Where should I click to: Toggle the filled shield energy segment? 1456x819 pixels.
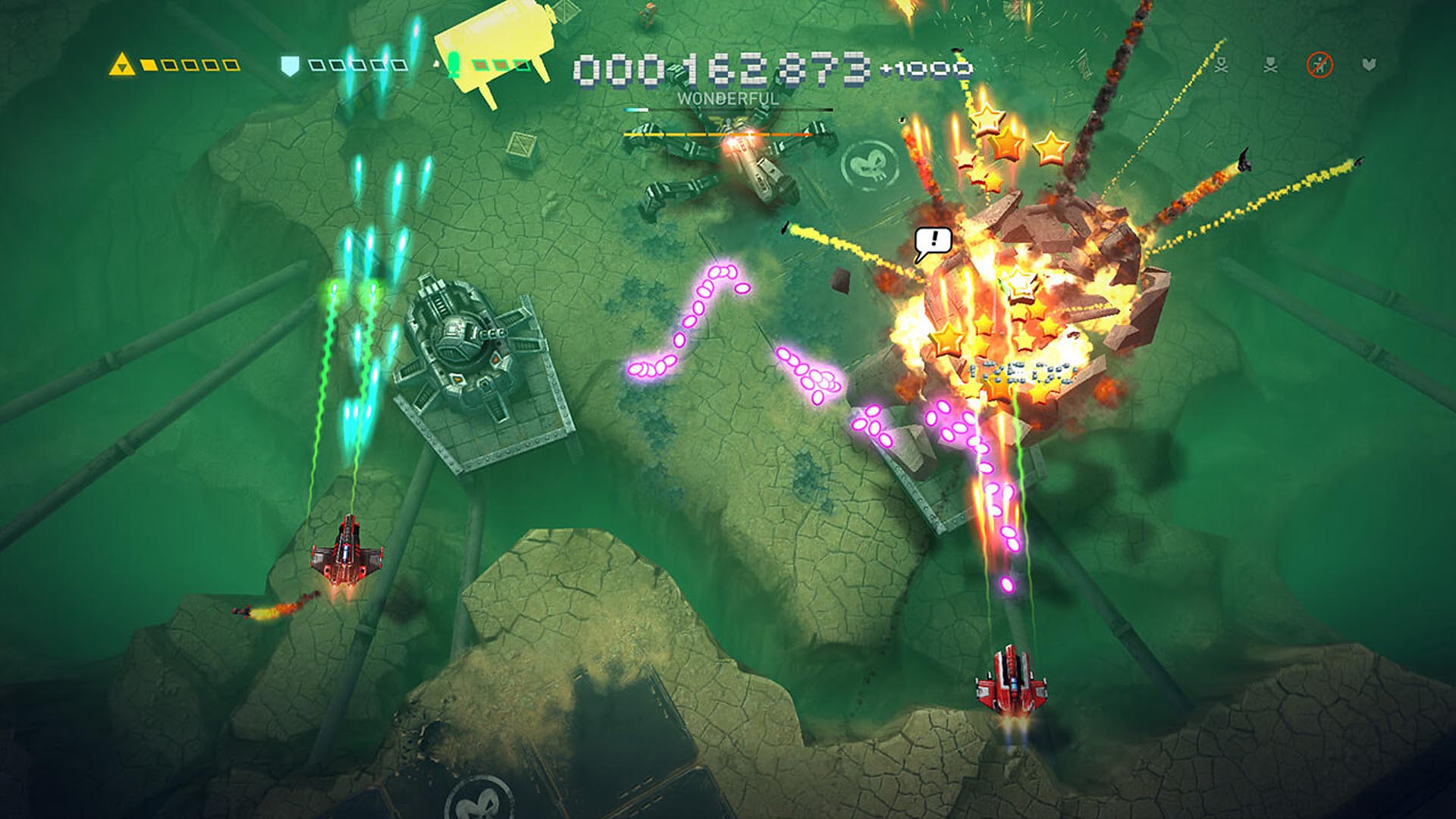316,66
